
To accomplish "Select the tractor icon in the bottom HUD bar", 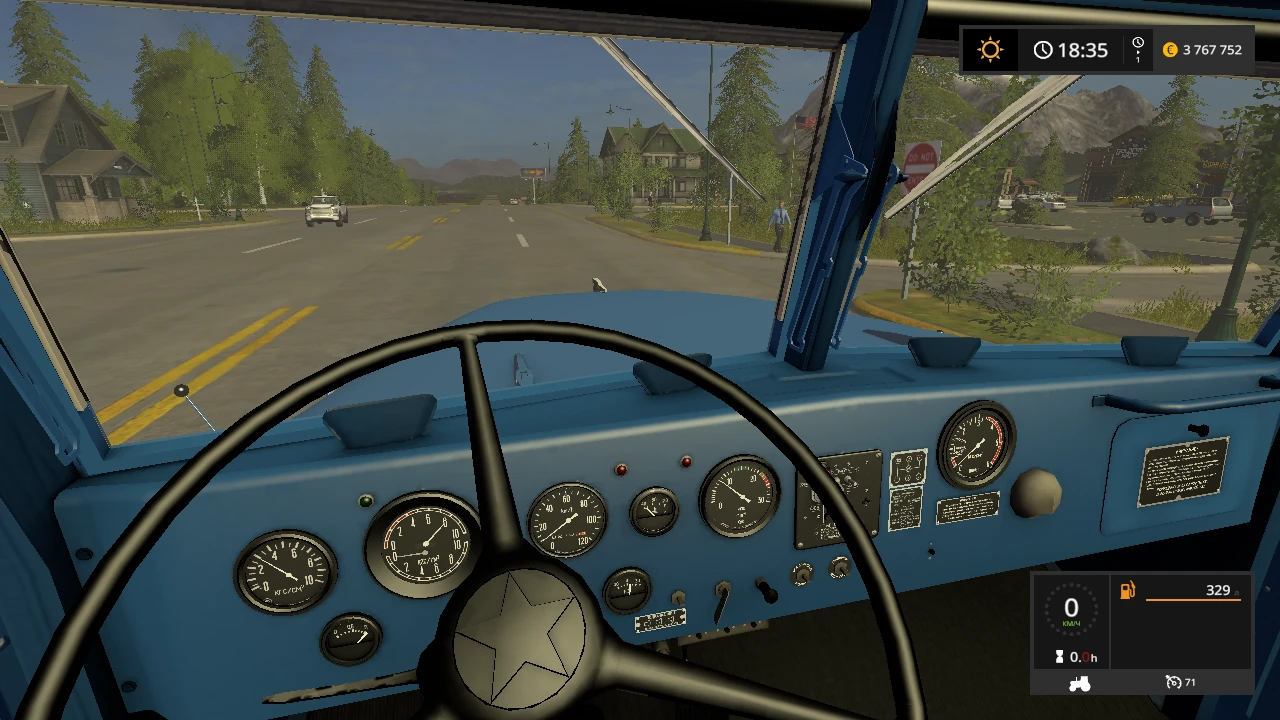I will [1080, 682].
